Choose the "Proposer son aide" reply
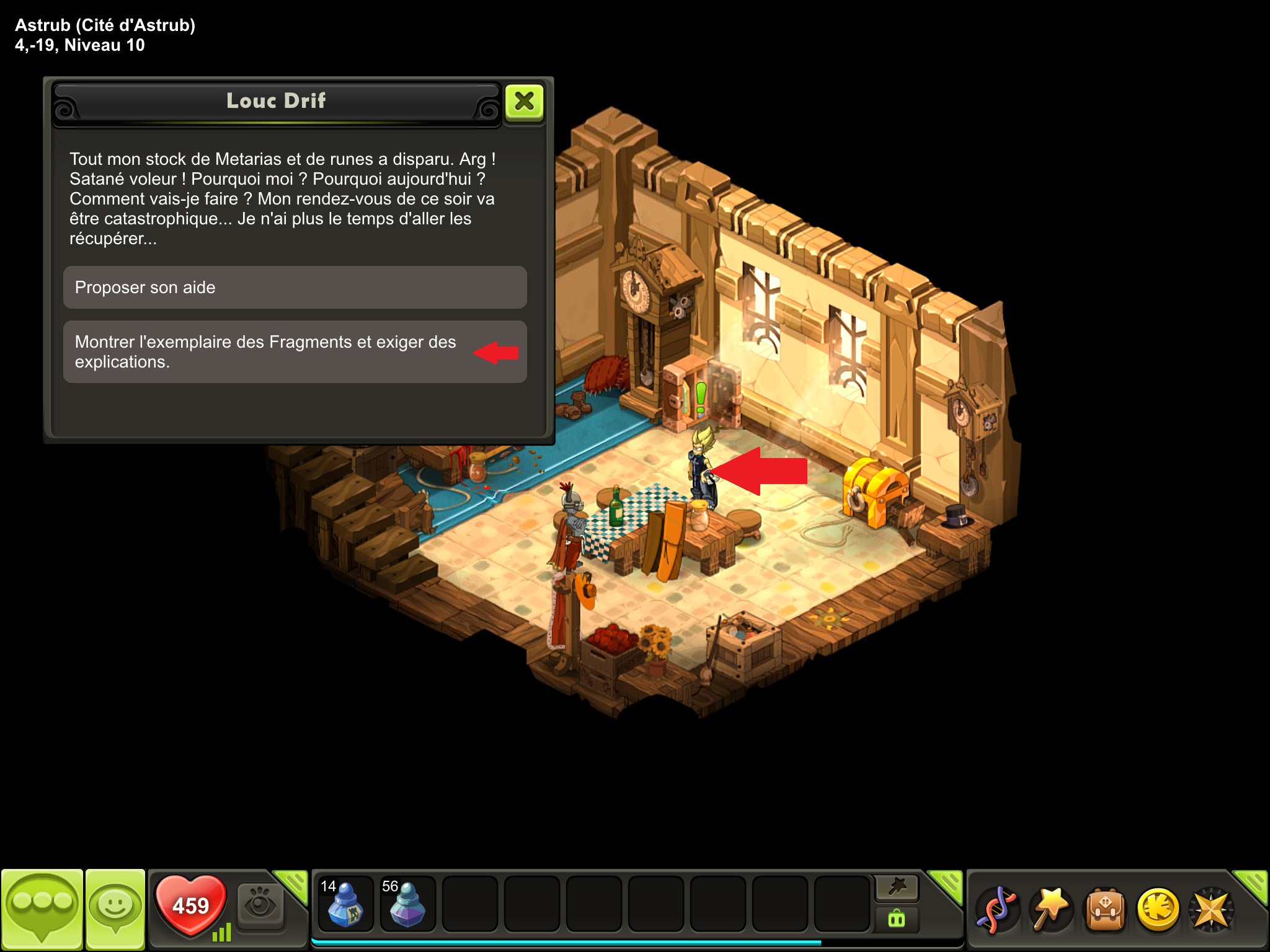The image size is (1270, 952). click(295, 288)
